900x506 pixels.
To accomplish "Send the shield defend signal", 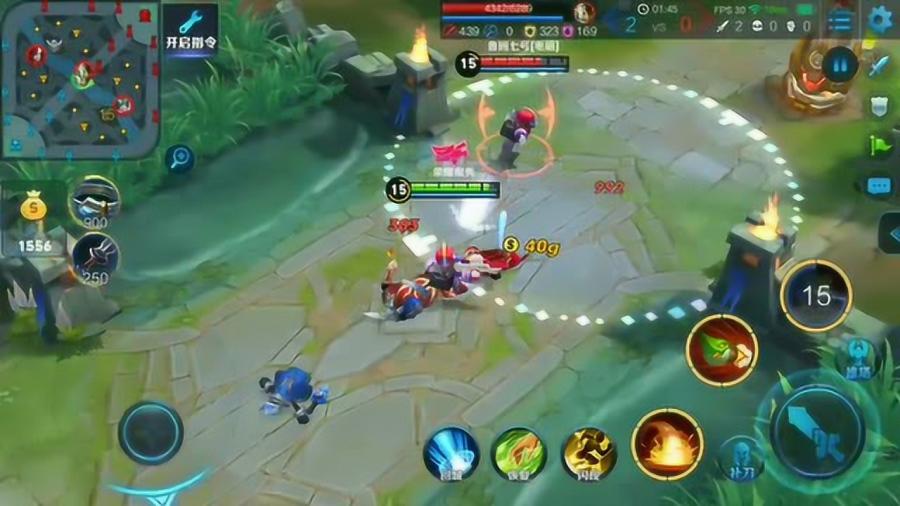I will tap(880, 106).
